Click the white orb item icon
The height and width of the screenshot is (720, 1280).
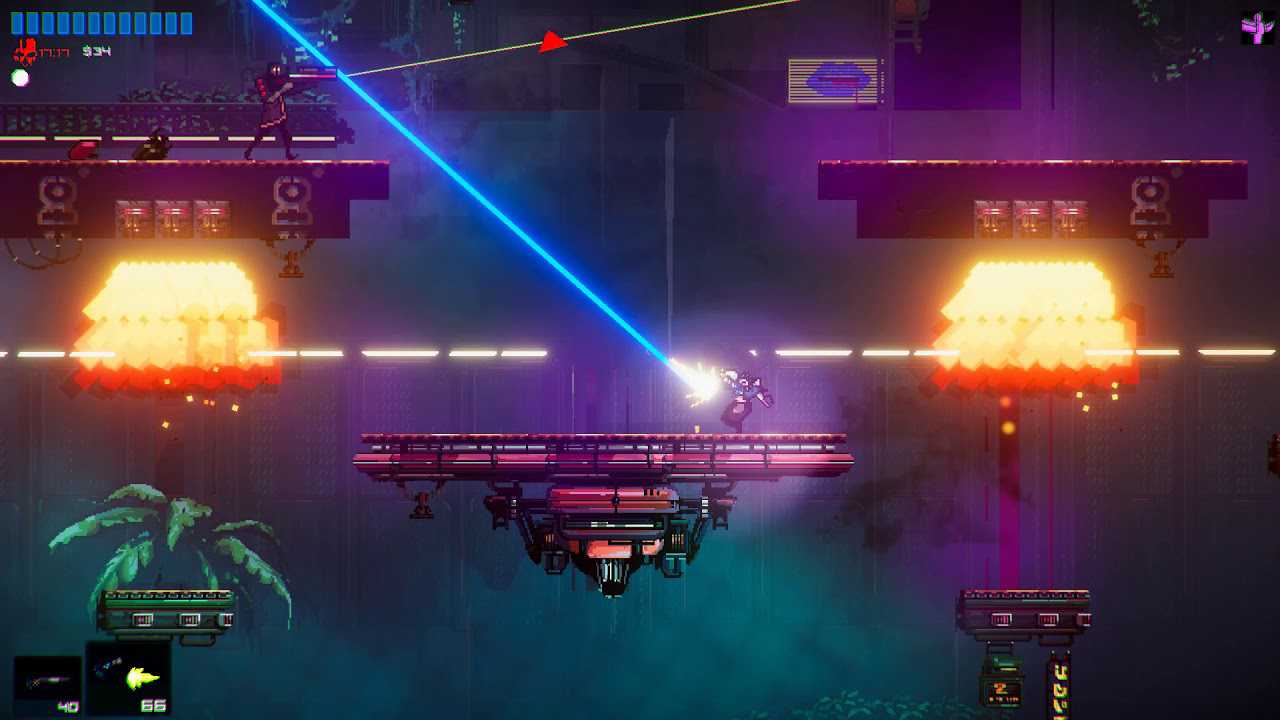click(20, 77)
